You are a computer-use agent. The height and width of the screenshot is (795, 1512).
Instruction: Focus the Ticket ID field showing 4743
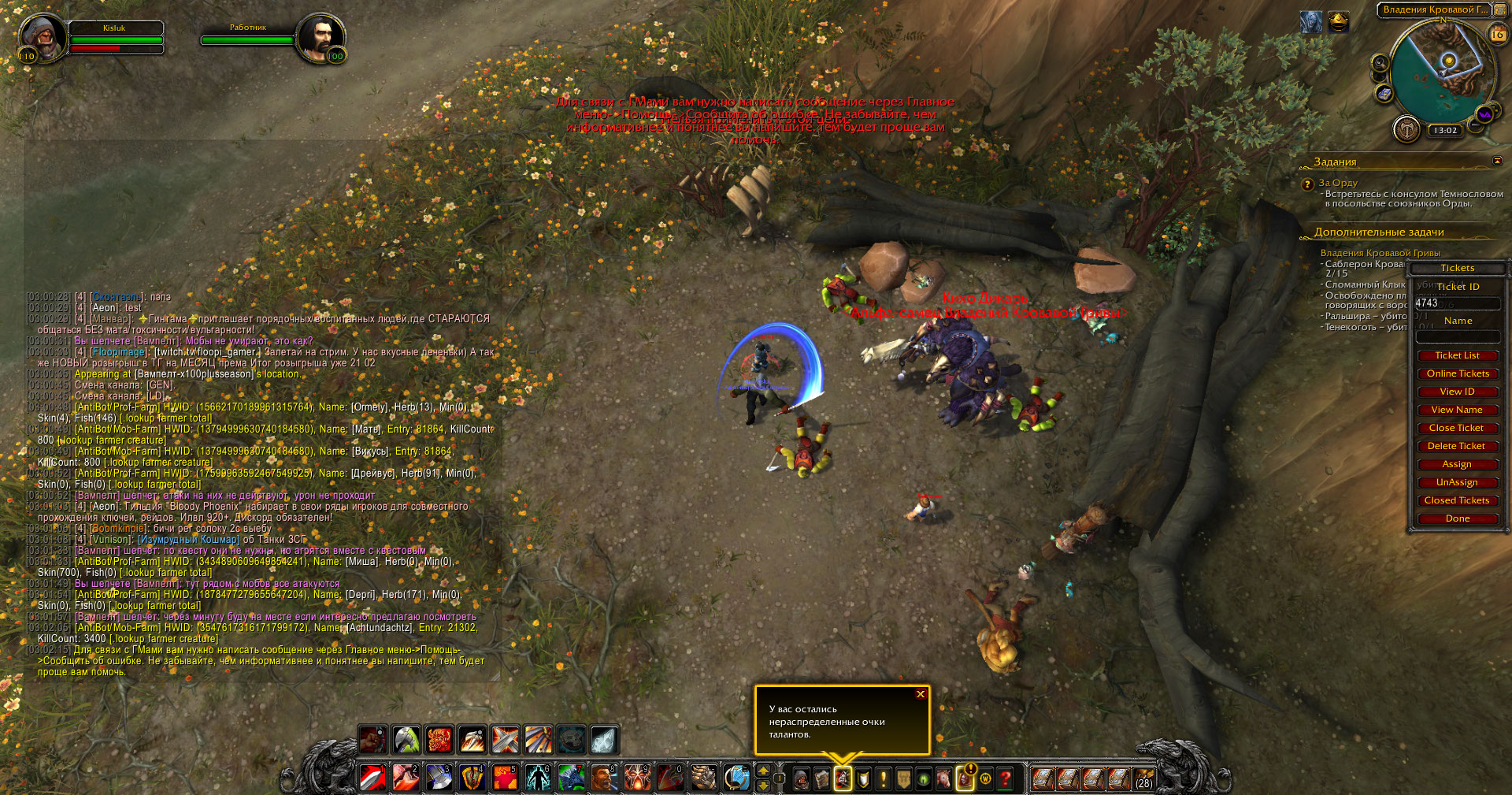1457,303
